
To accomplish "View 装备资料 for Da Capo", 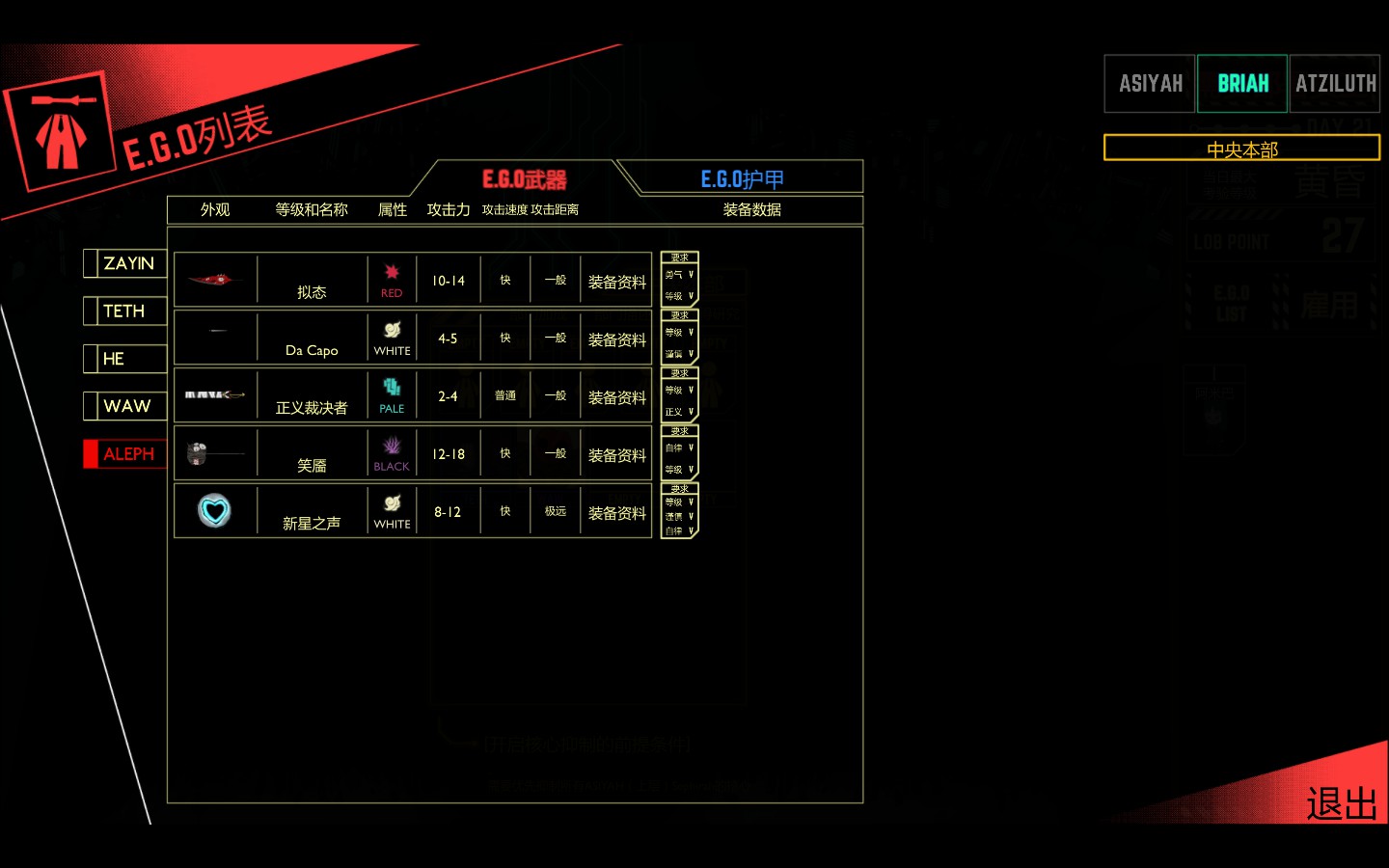I will (x=616, y=339).
